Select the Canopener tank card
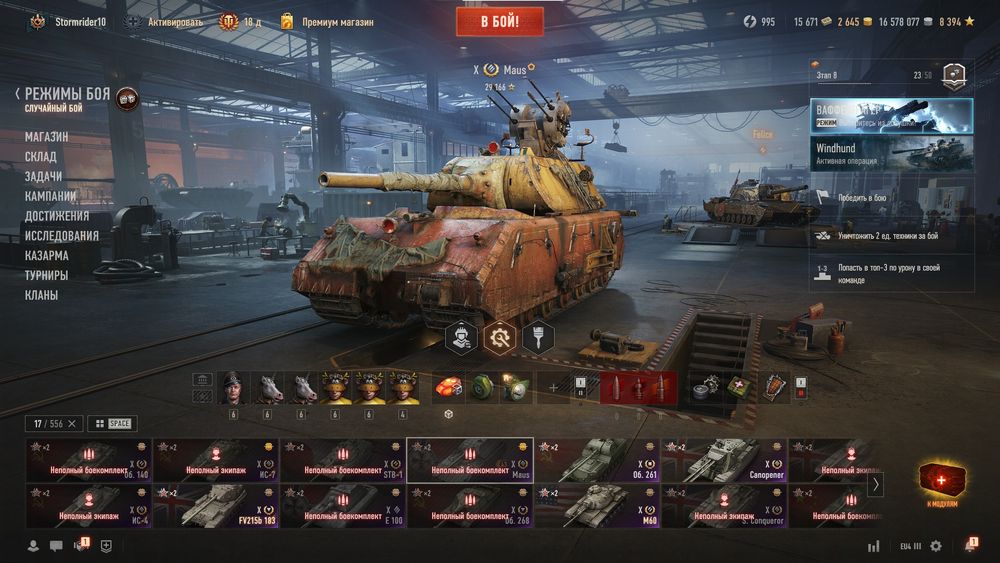This screenshot has height=563, width=1000. click(x=724, y=460)
